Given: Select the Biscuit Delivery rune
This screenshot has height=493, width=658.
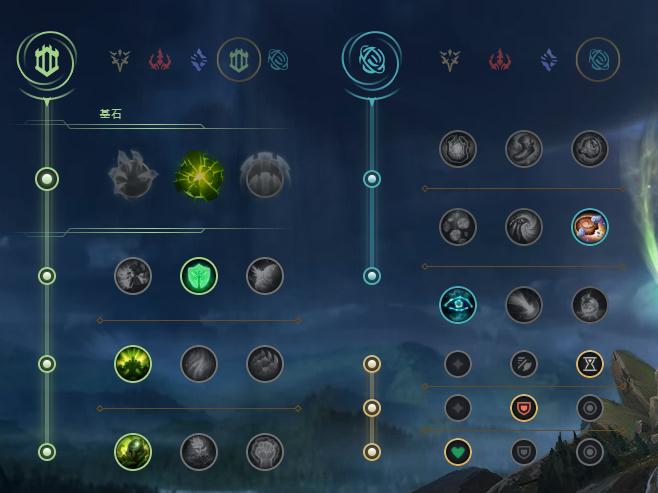Looking at the screenshot, I should tap(590, 227).
